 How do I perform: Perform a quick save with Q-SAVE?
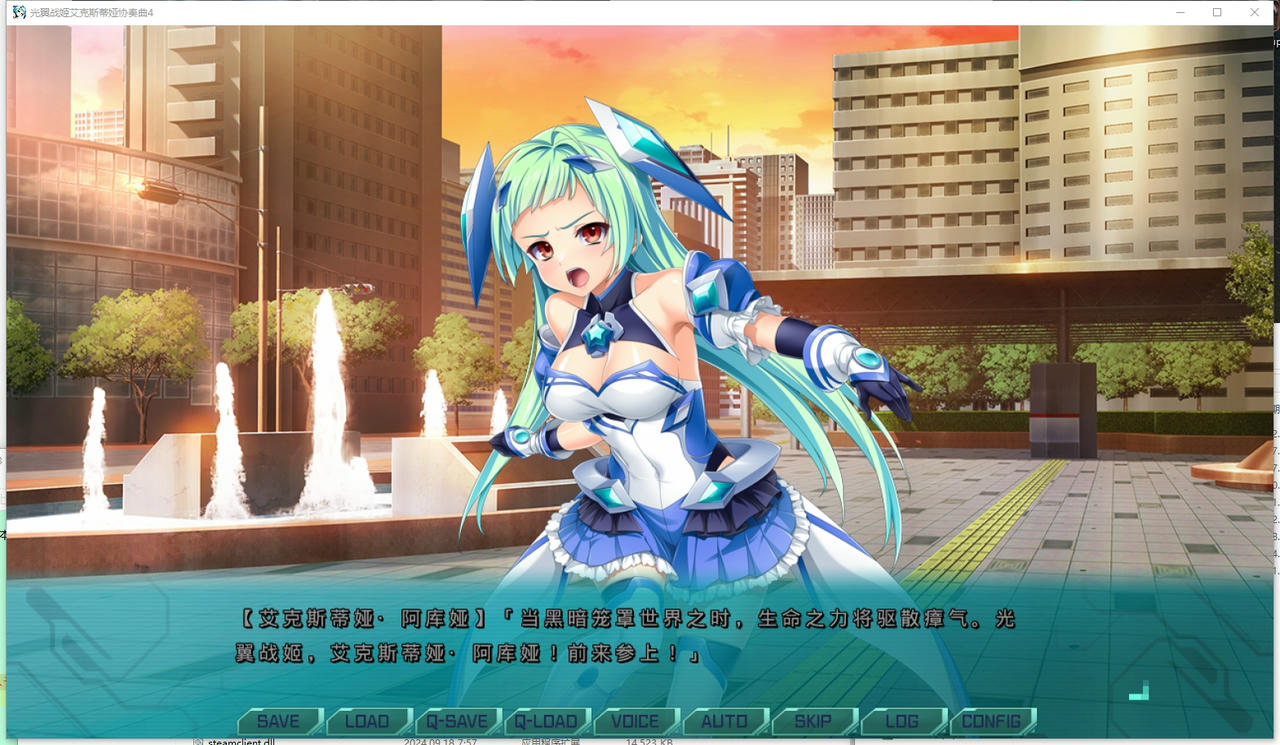[456, 720]
